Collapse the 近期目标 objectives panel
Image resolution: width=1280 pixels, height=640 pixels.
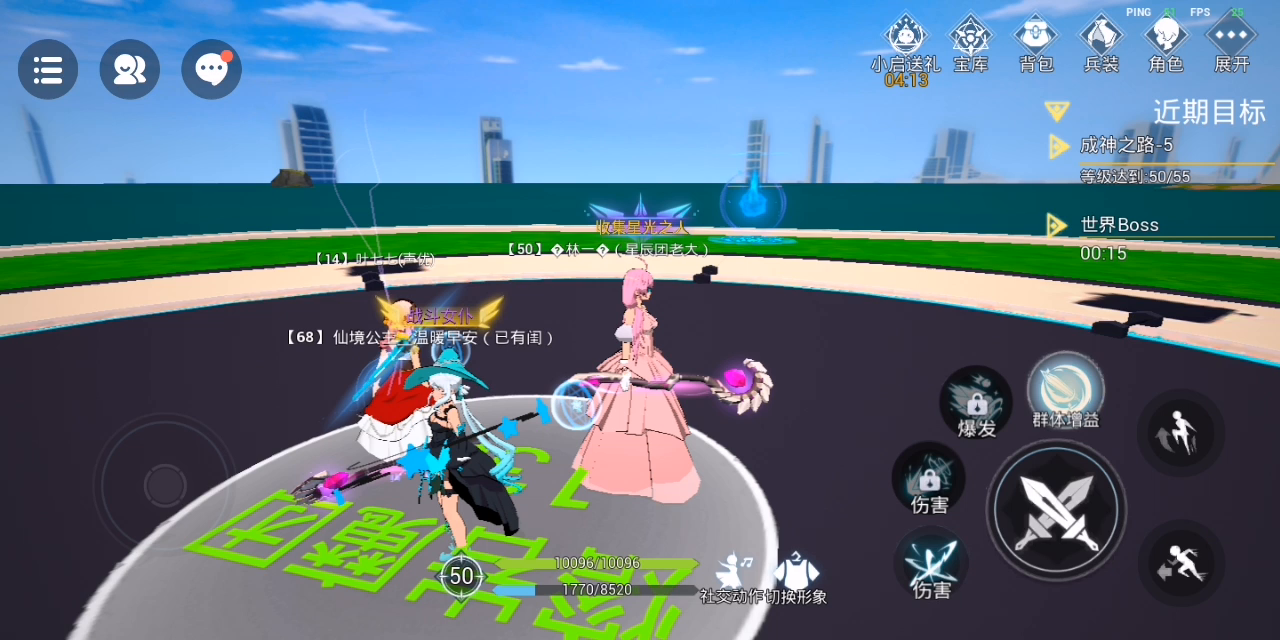1056,110
